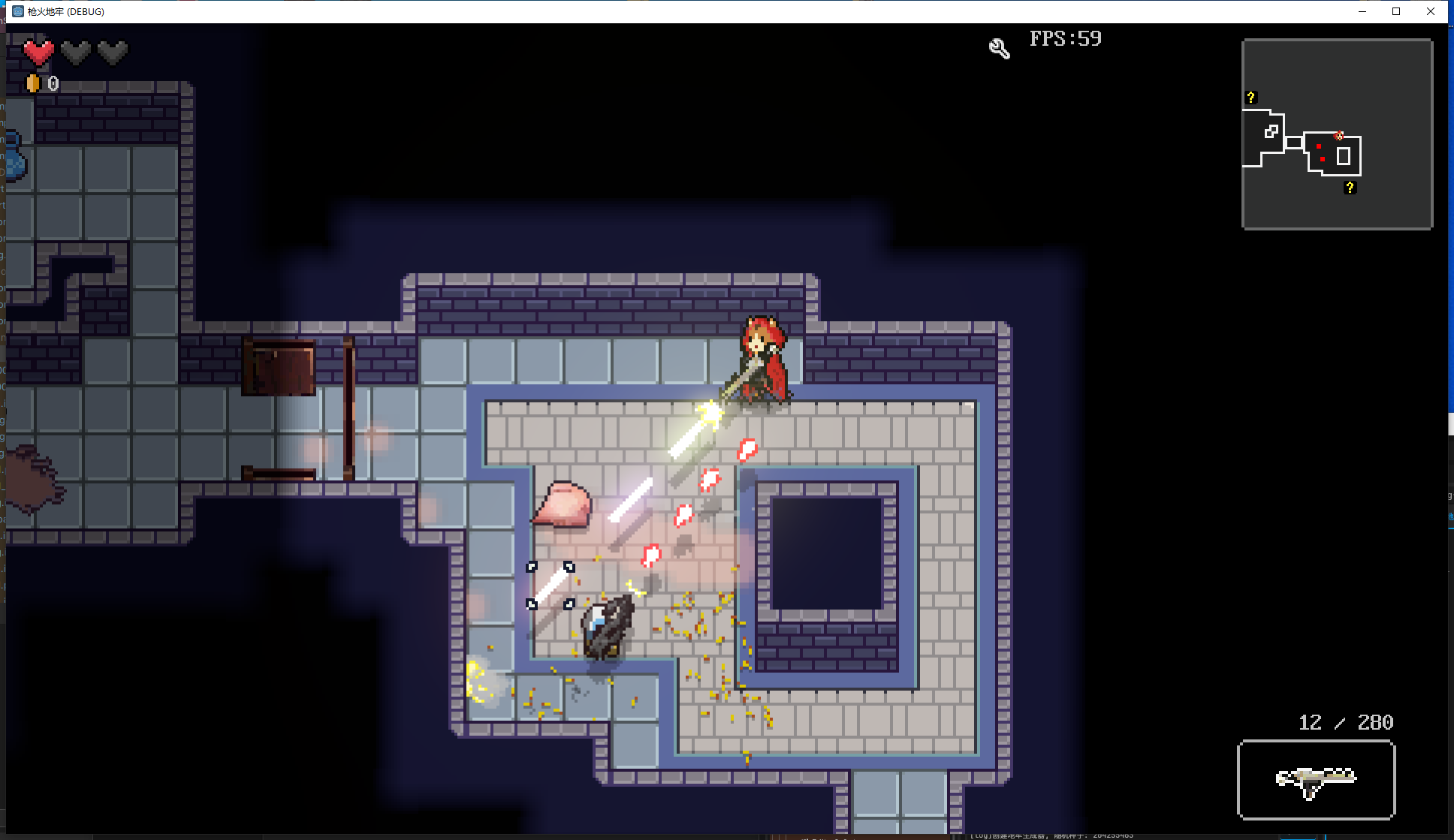Click the 12 / 280 ammo counter text
This screenshot has height=840, width=1454.
pyautogui.click(x=1345, y=722)
